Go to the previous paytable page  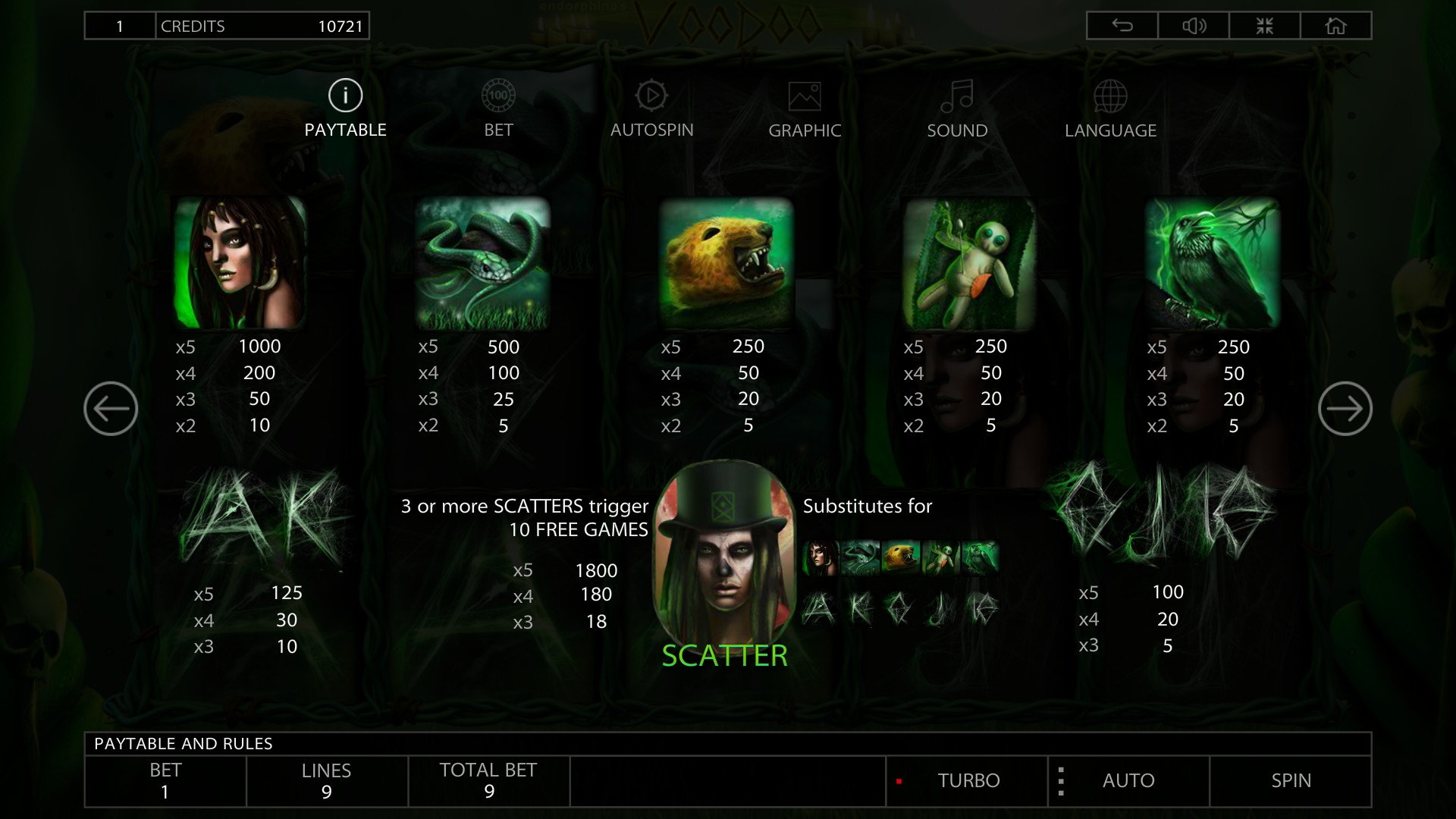click(x=111, y=409)
